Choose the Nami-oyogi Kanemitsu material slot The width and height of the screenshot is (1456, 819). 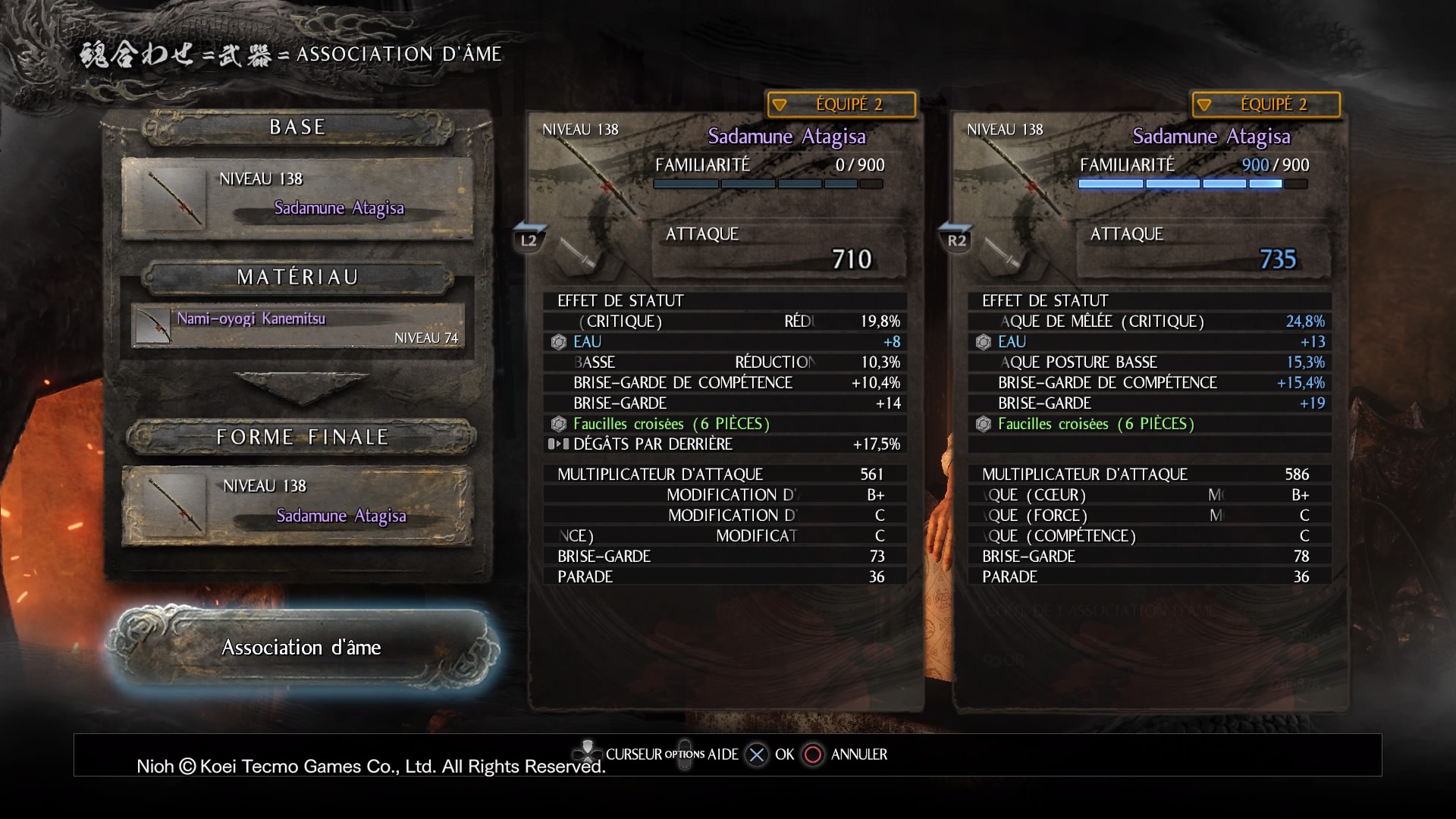[x=298, y=327]
